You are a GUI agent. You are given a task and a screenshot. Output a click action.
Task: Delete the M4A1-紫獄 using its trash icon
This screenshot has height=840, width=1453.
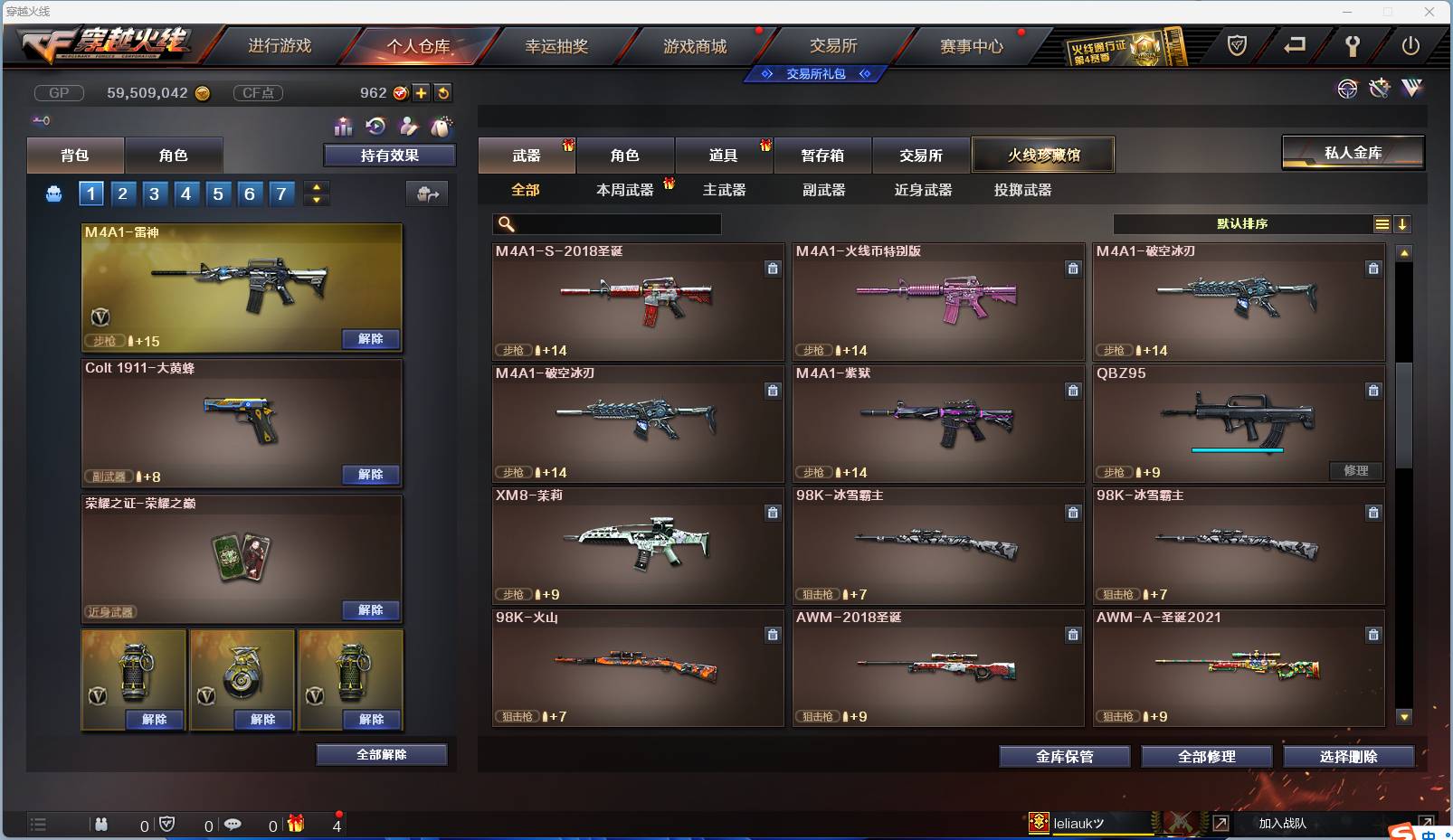(x=1073, y=391)
